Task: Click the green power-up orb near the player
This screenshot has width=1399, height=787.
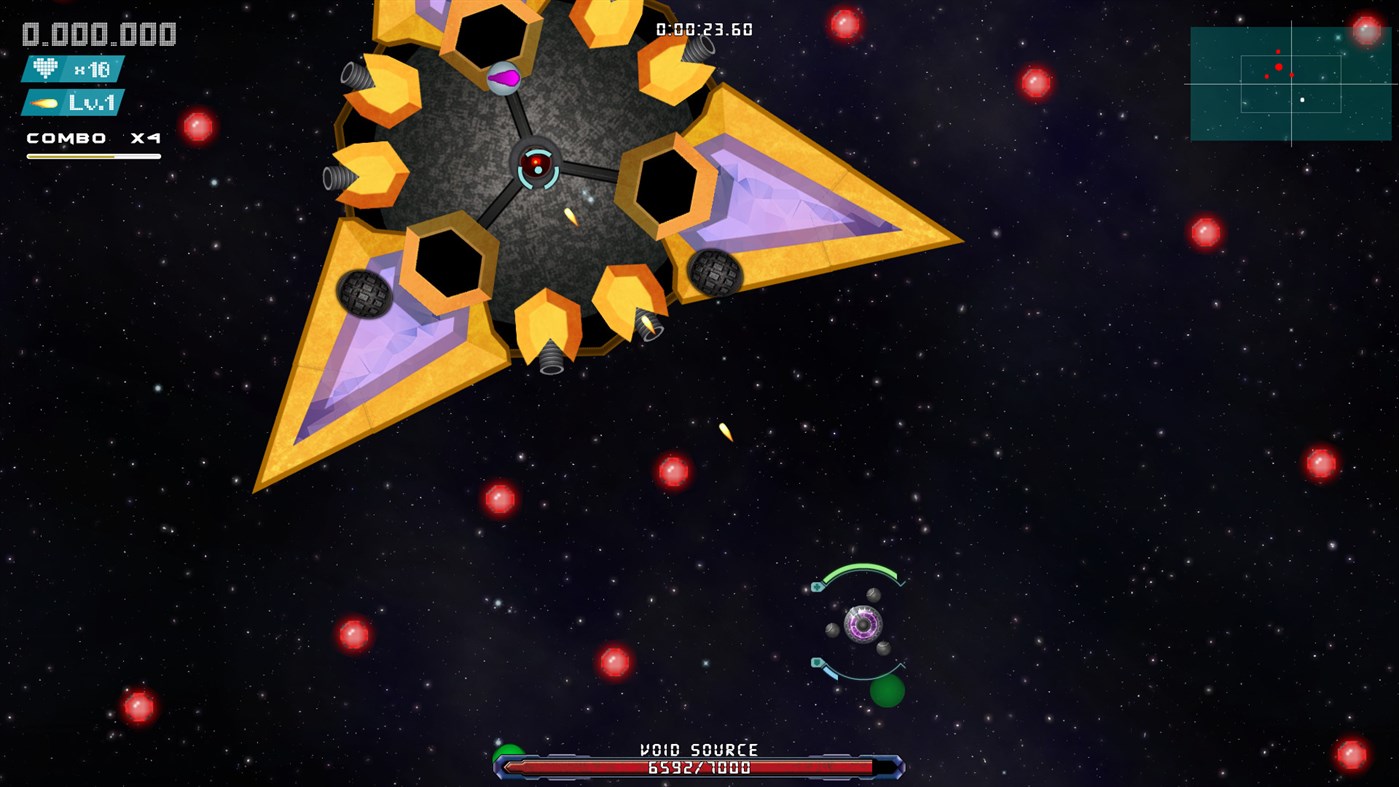Action: pyautogui.click(x=886, y=692)
